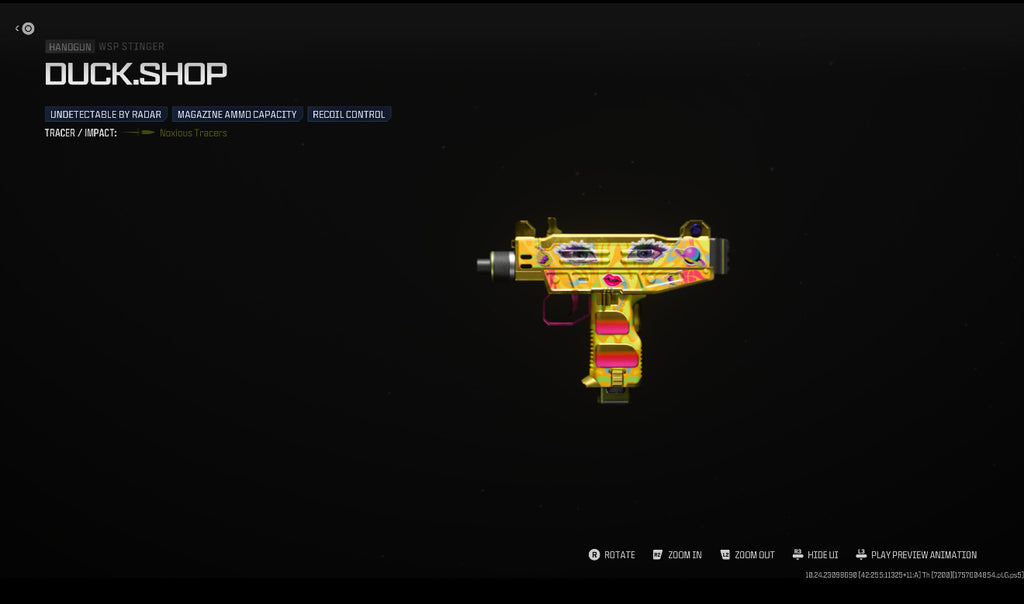This screenshot has height=604, width=1024.
Task: Select the Magazine Ammo Capacity tag
Action: tap(237, 115)
